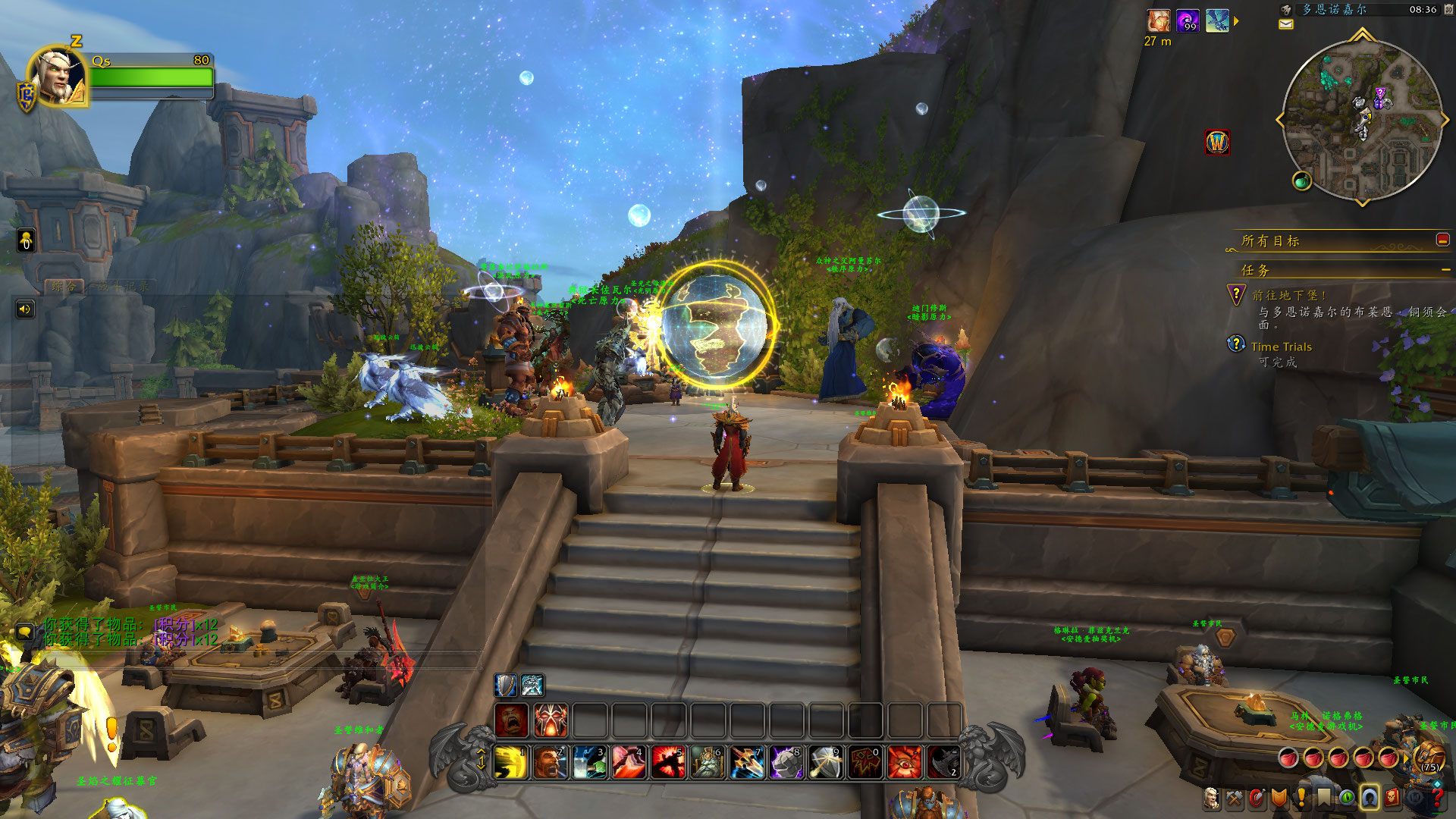Select the Time Trials quest entry
This screenshot has width=1456, height=819.
click(1281, 347)
